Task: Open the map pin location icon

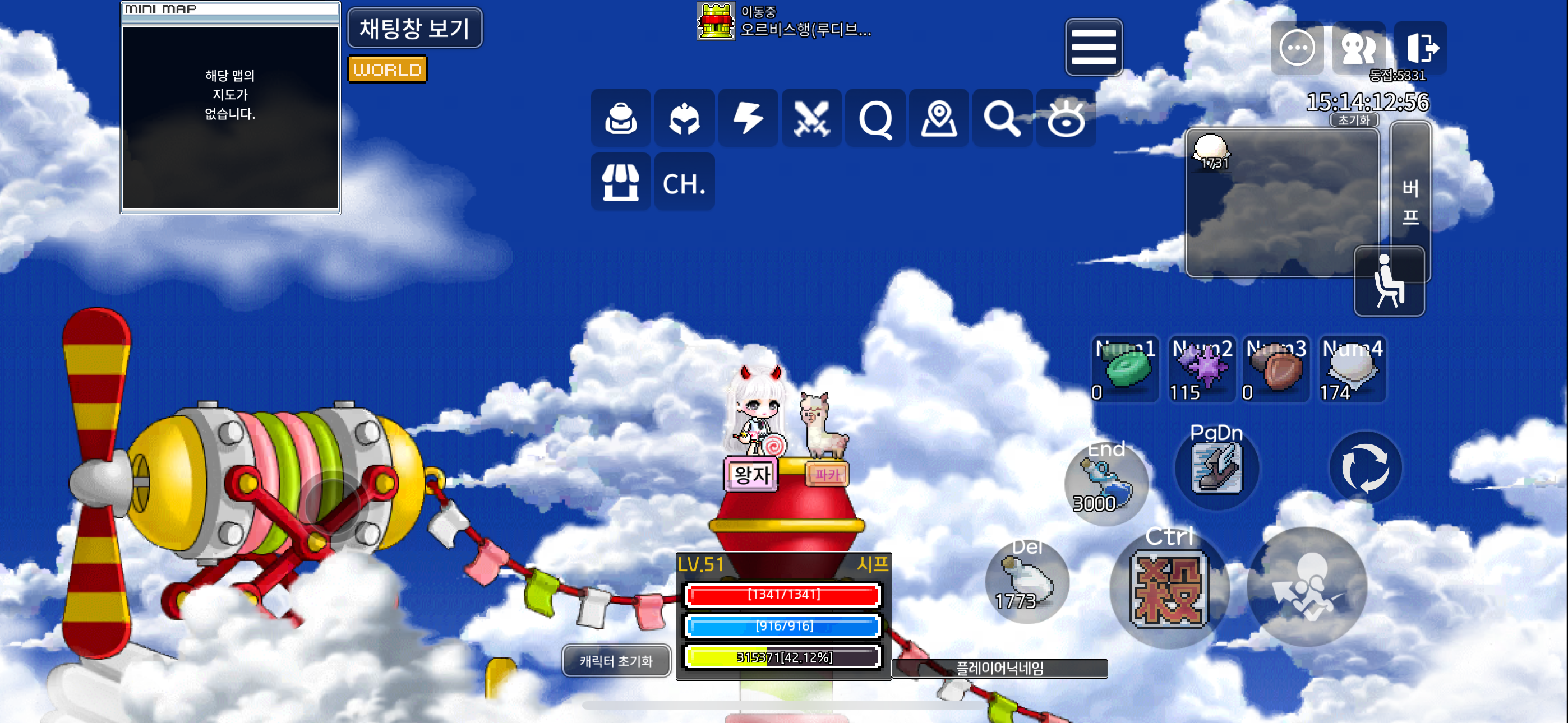Action: 939,118
